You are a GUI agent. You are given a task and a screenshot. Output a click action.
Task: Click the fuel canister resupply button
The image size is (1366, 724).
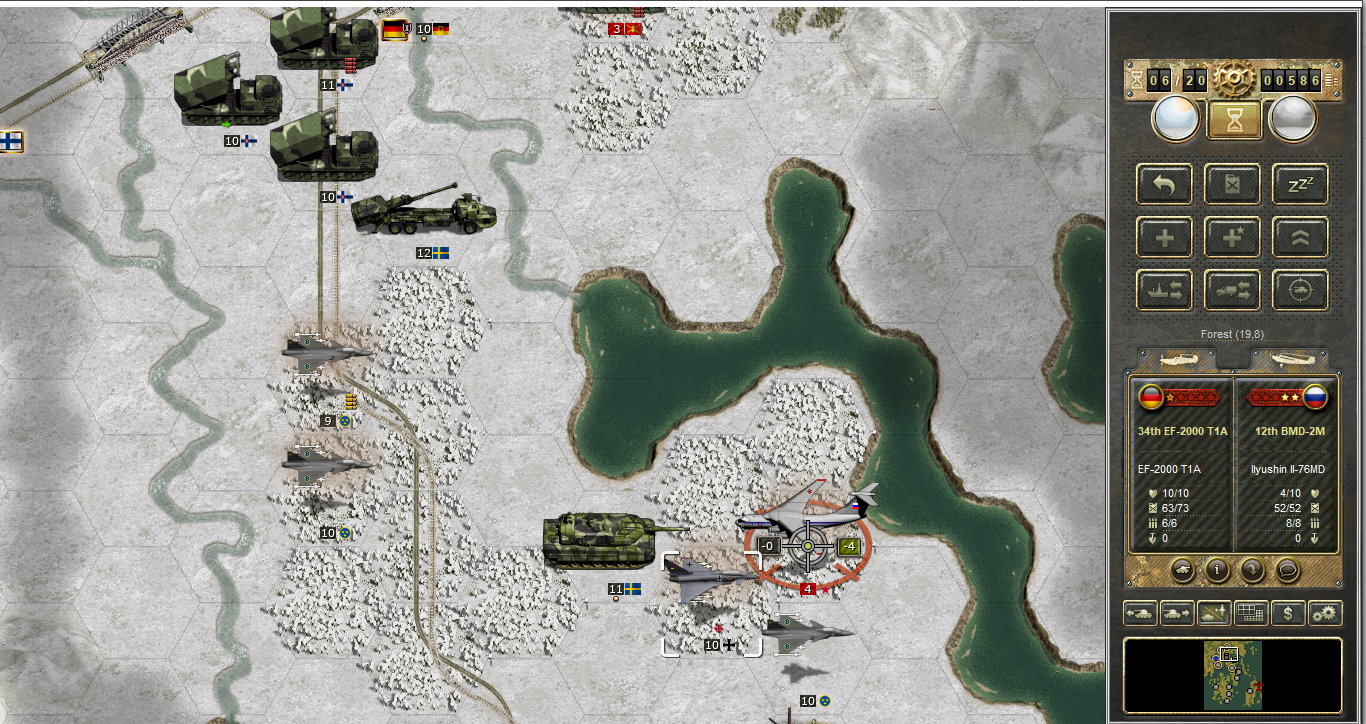(1232, 184)
